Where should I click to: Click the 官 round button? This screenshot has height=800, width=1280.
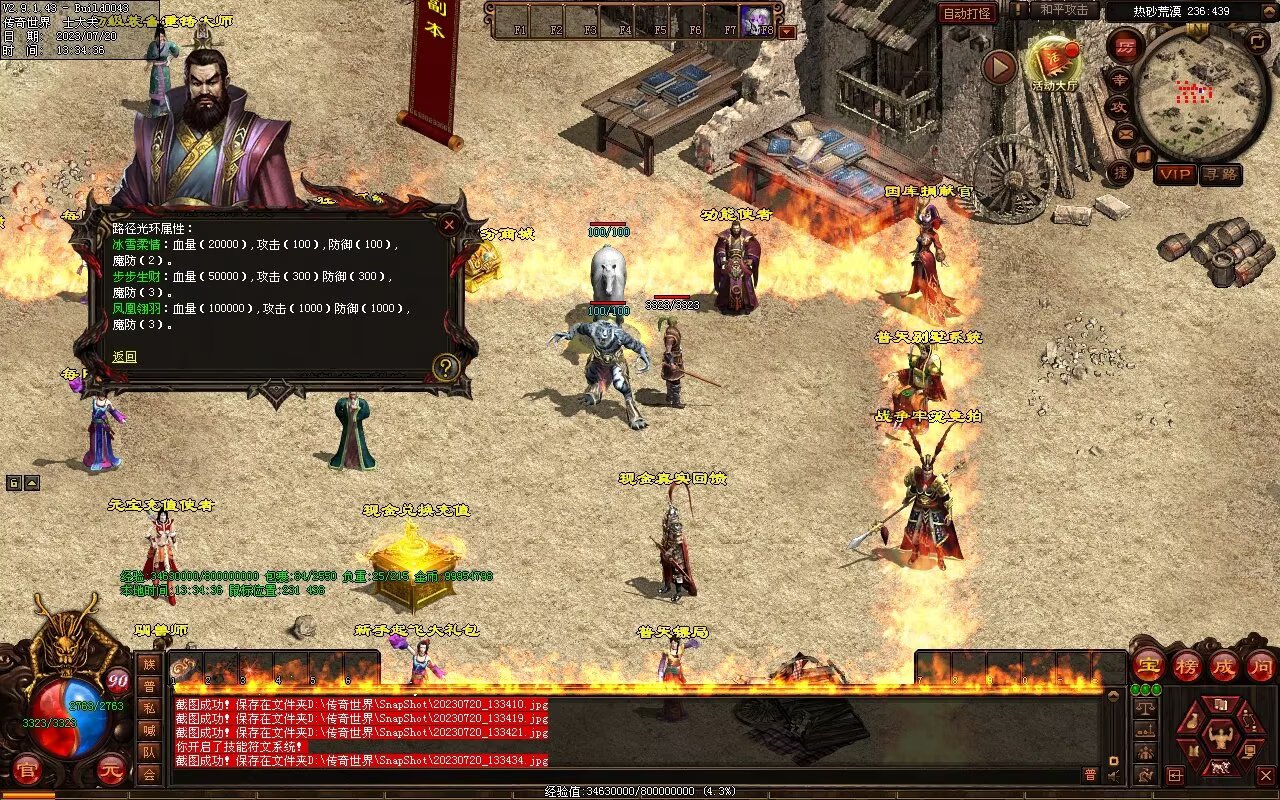click(27, 770)
